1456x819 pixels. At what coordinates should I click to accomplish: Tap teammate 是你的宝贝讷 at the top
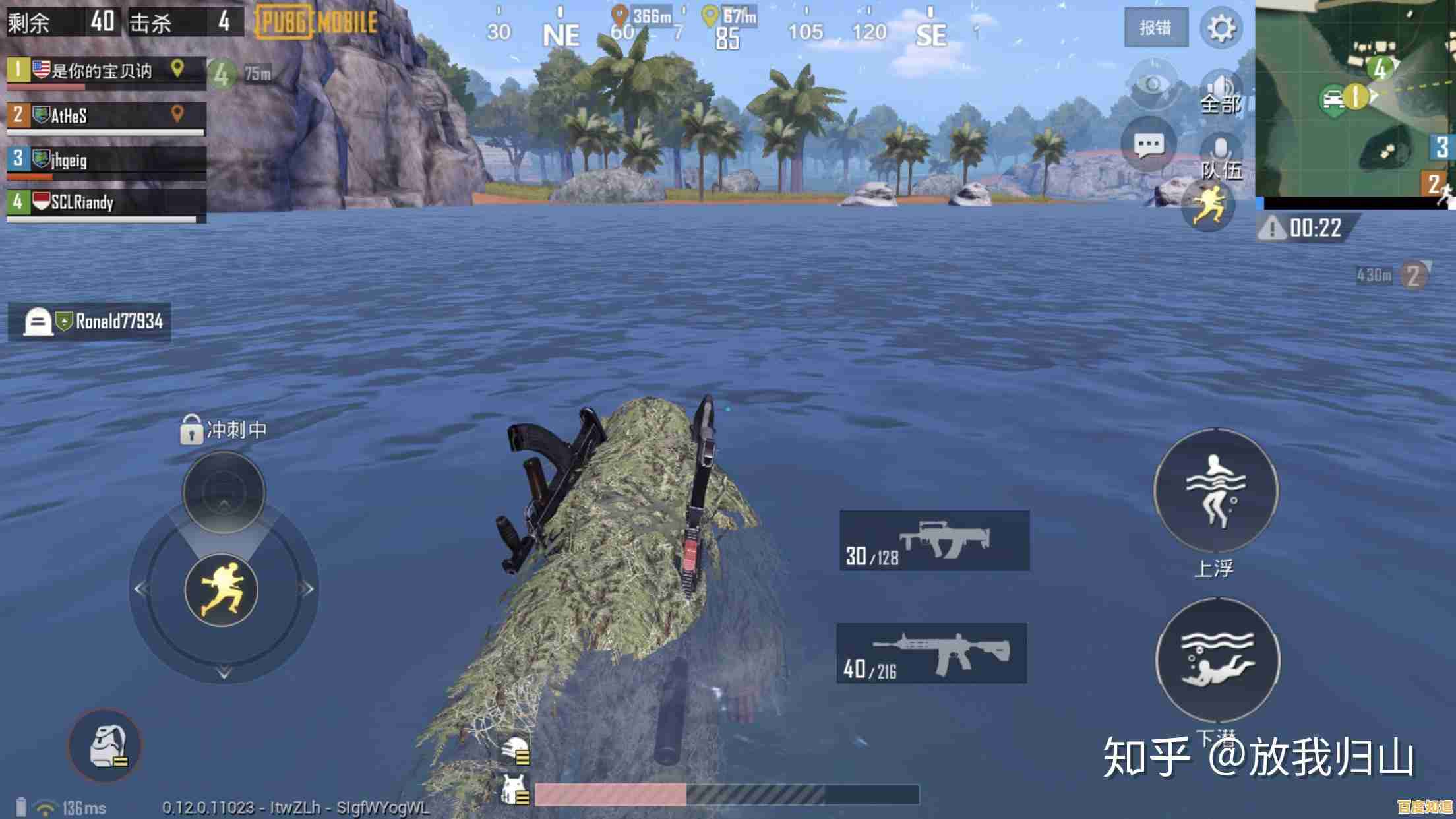pos(102,71)
